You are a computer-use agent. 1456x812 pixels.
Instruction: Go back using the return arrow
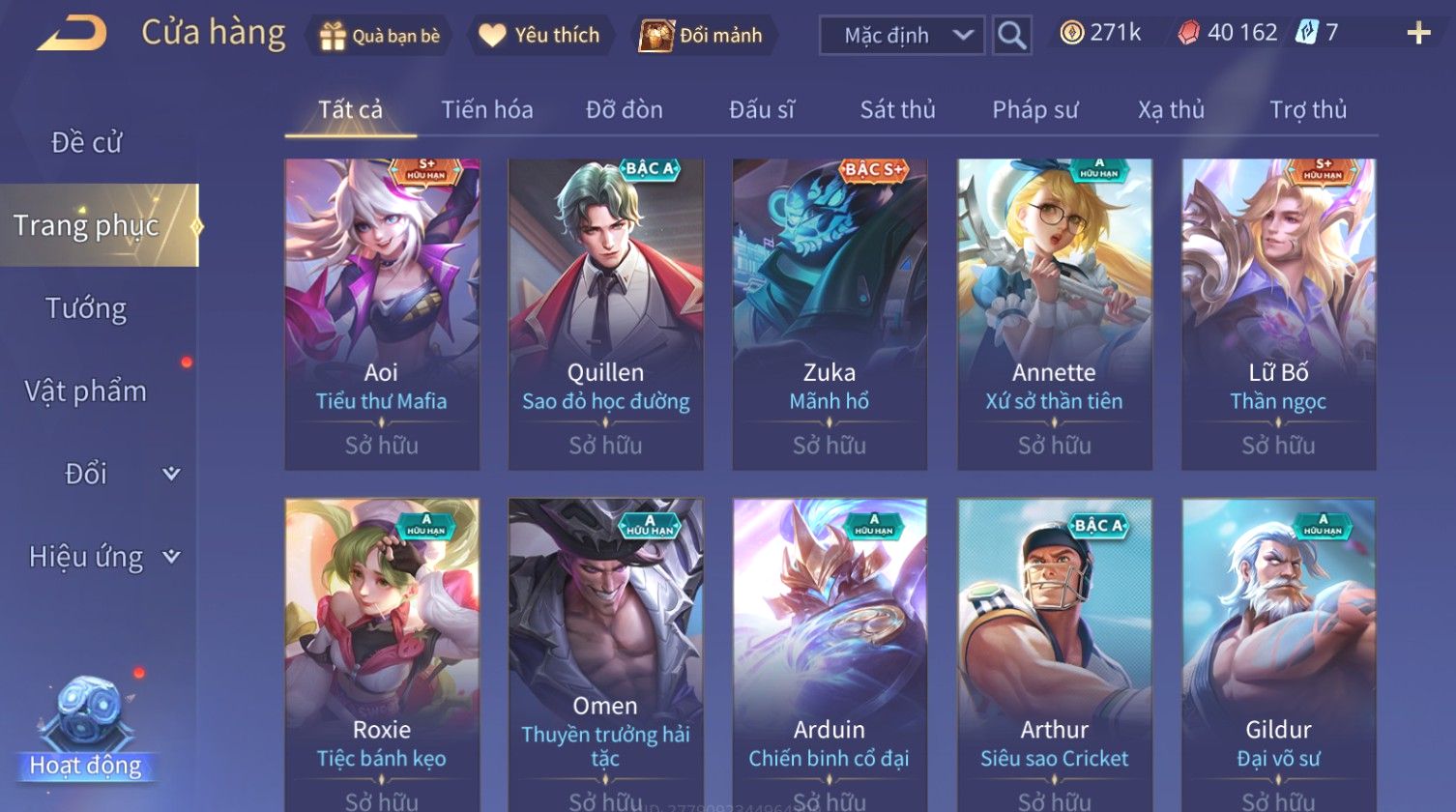[x=72, y=35]
